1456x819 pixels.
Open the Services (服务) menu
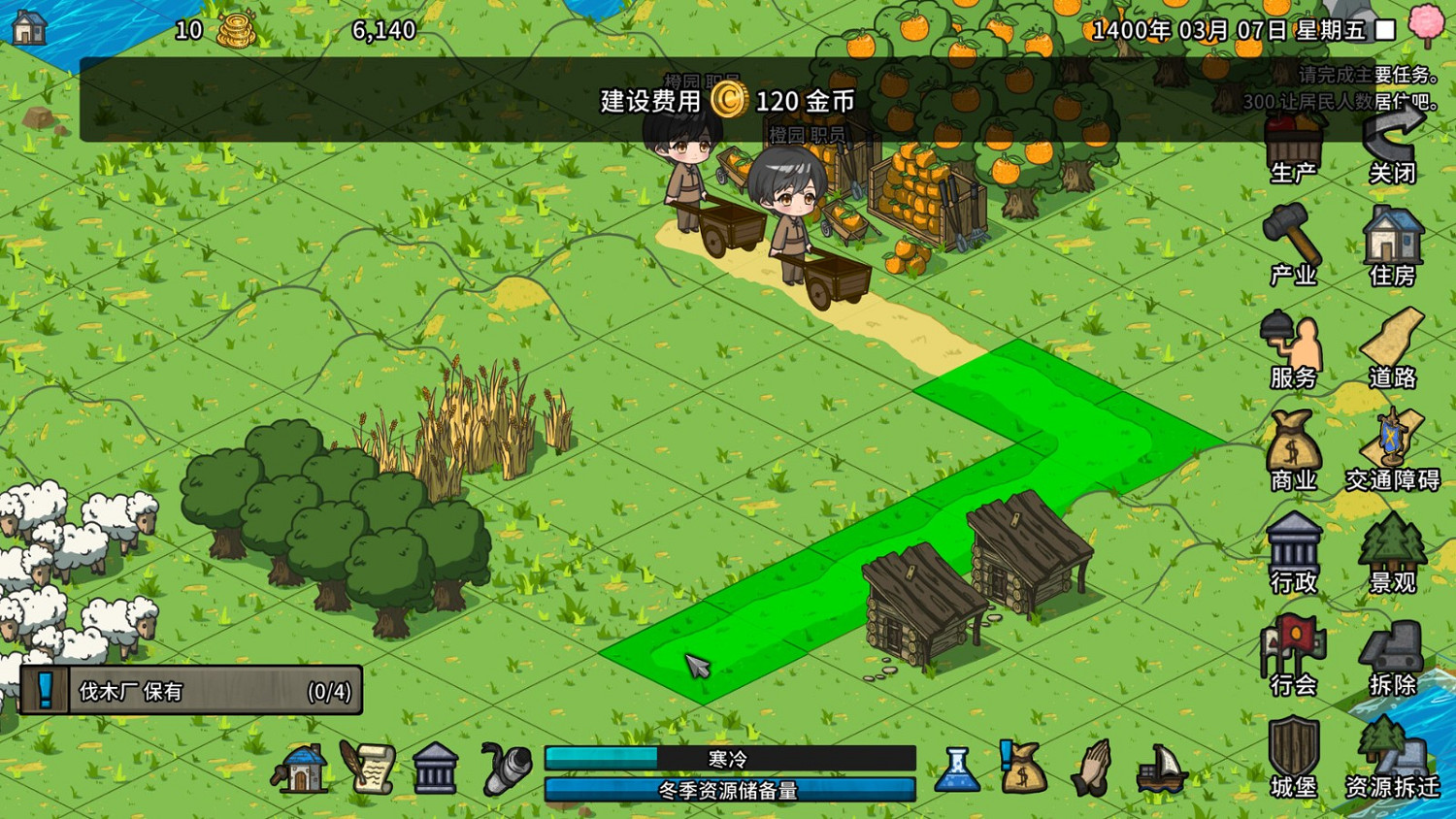pyautogui.click(x=1294, y=344)
